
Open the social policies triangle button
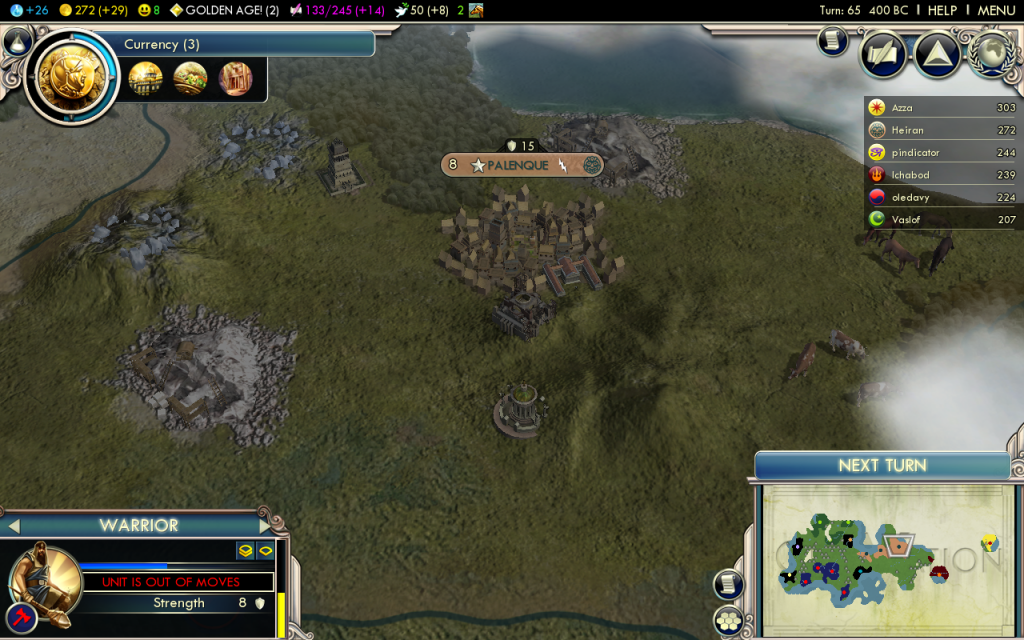coord(938,55)
